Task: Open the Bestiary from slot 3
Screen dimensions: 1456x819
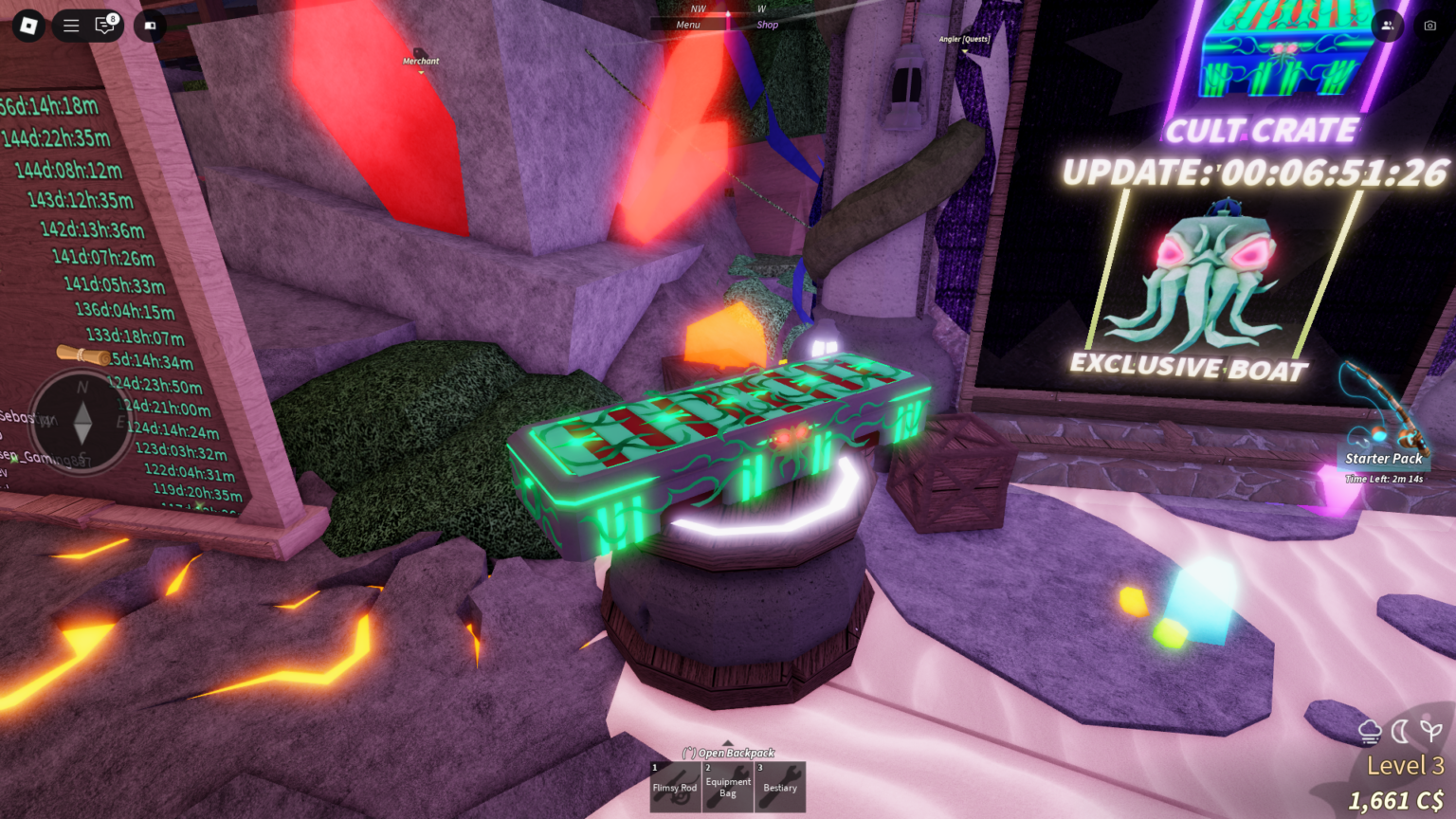Action: pos(779,786)
